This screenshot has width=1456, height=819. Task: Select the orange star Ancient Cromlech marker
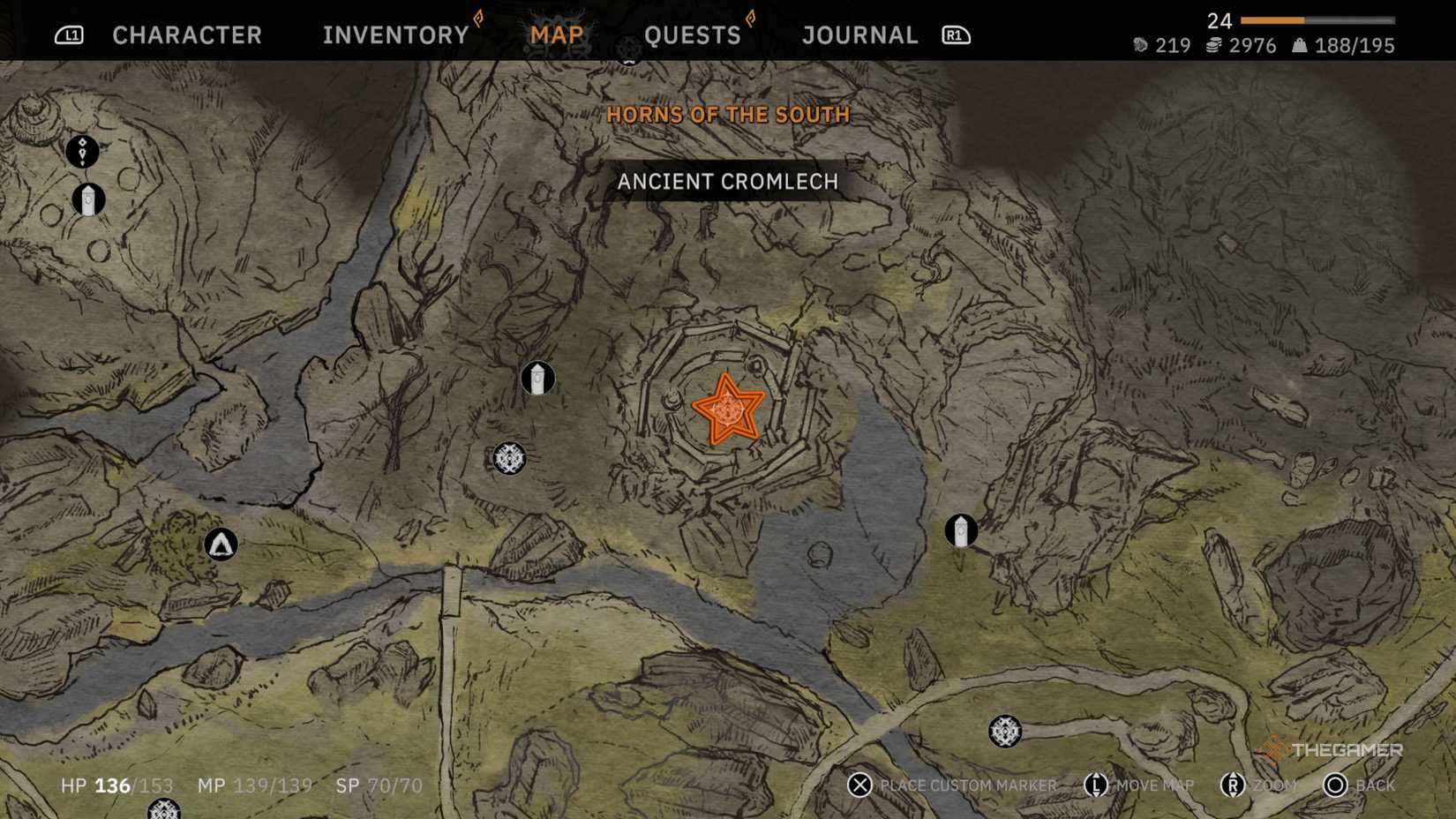[x=728, y=409]
